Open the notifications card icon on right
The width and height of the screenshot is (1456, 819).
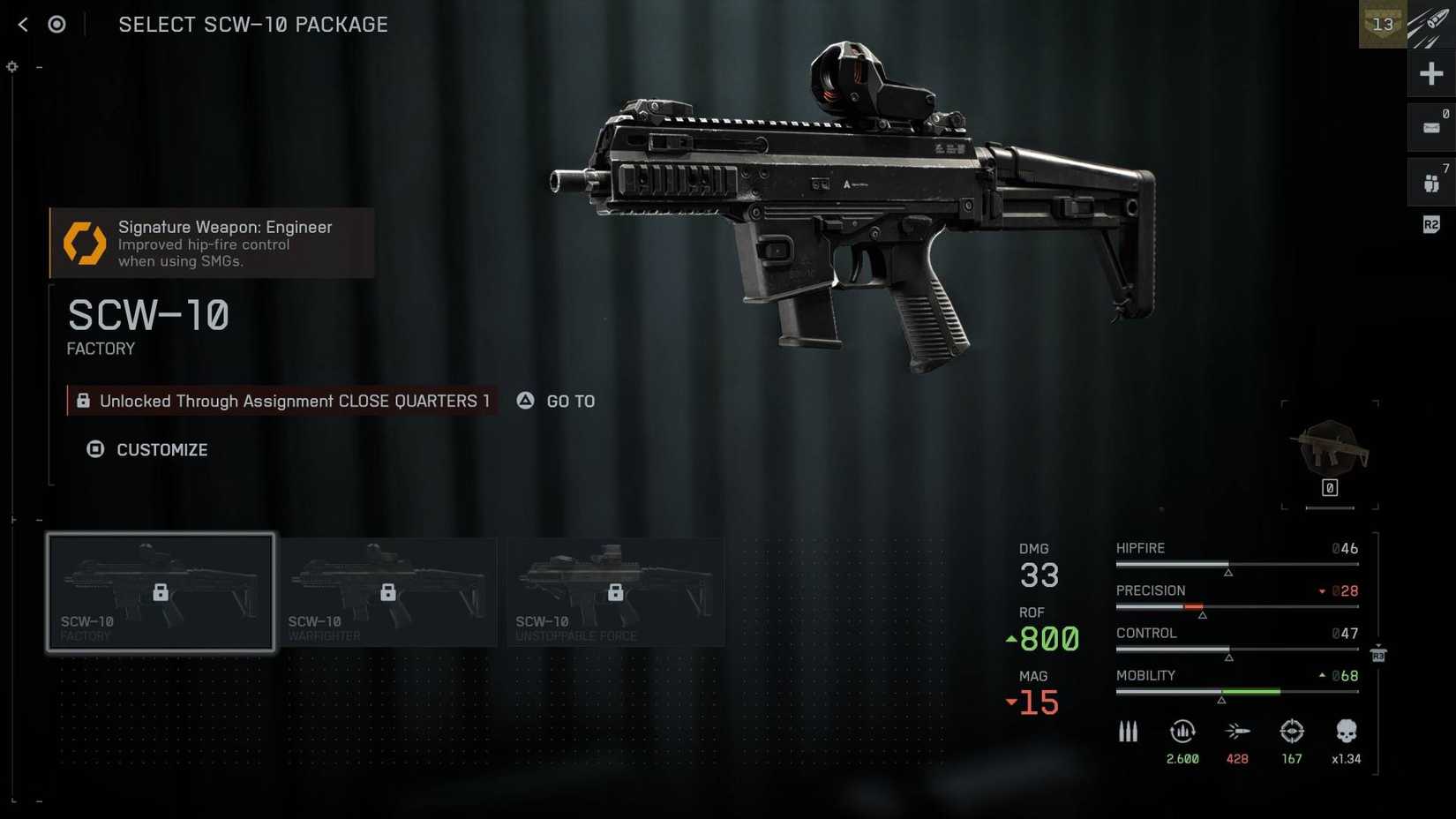[x=1430, y=128]
